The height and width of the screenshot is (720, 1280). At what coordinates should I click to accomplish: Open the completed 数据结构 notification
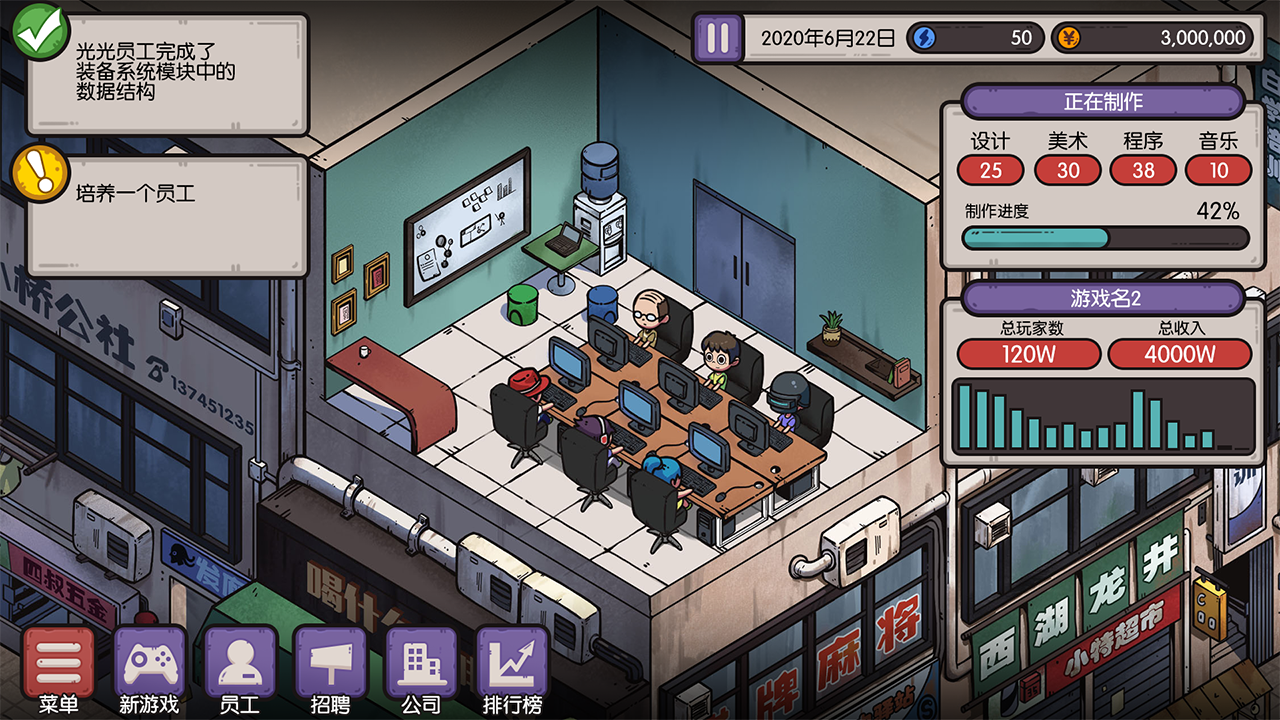pos(167,73)
